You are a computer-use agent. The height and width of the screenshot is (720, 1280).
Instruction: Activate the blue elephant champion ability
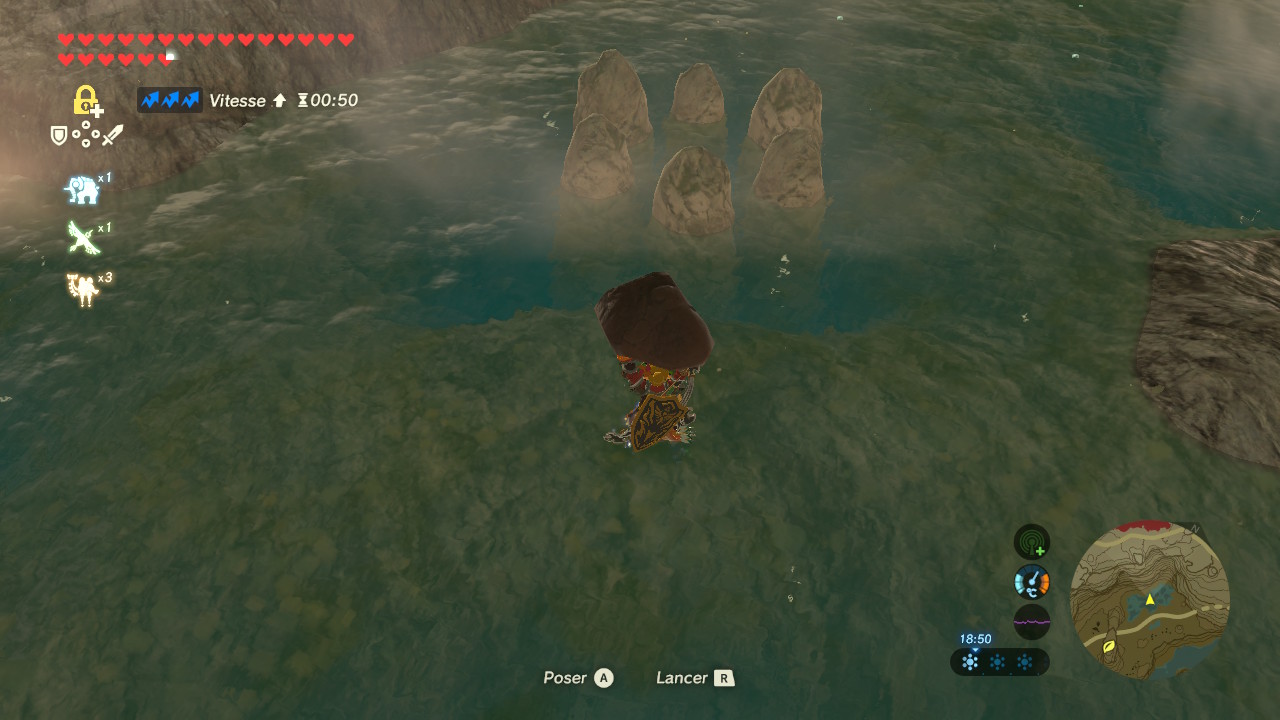pyautogui.click(x=82, y=189)
